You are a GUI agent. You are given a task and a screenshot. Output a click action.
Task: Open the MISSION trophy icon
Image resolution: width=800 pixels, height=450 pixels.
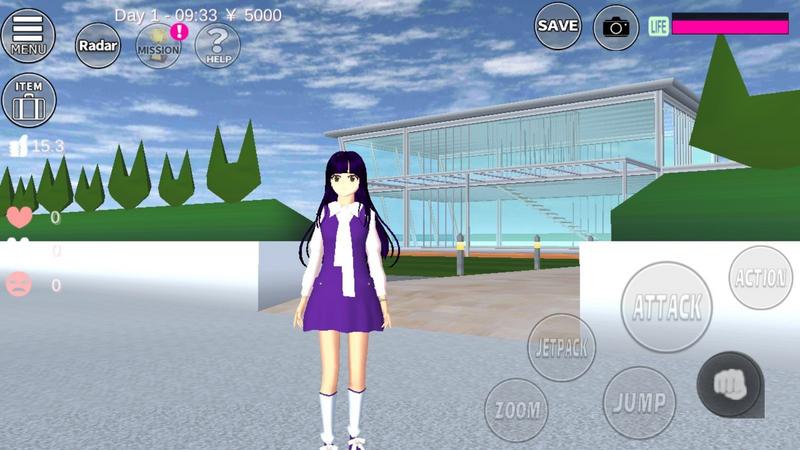(158, 45)
